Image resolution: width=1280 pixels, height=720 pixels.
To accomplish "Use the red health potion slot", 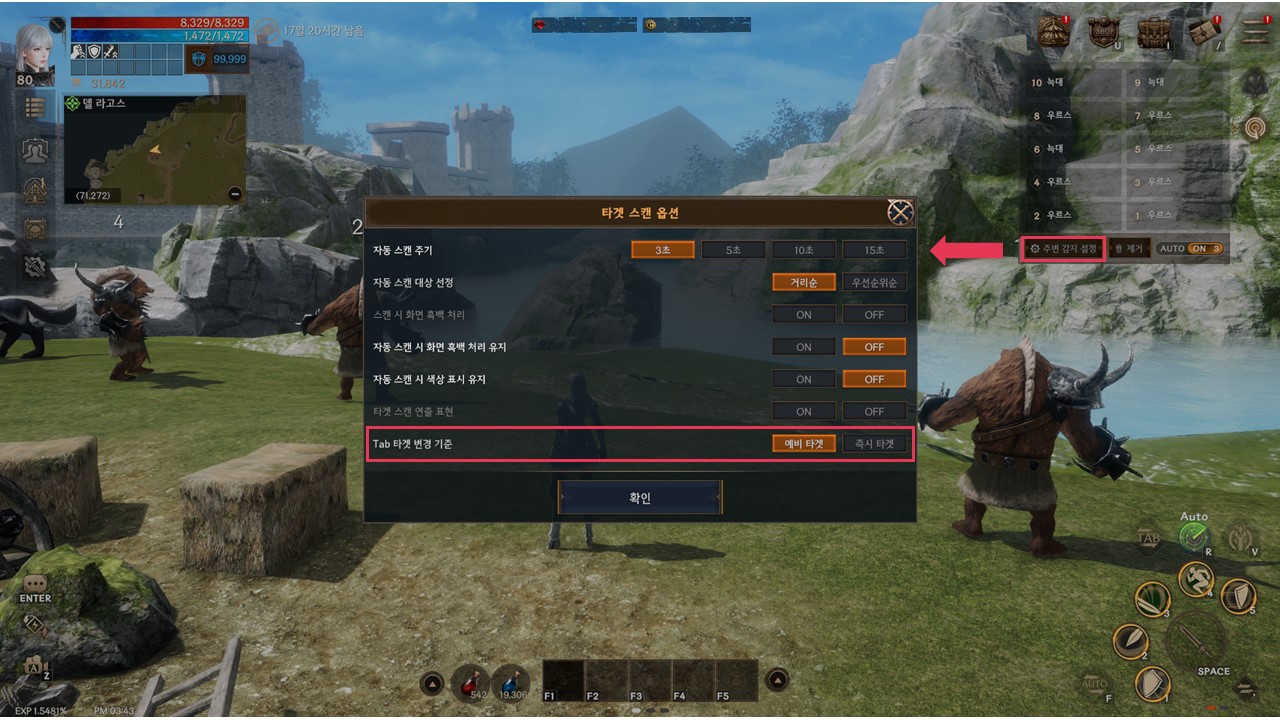I will [x=468, y=681].
